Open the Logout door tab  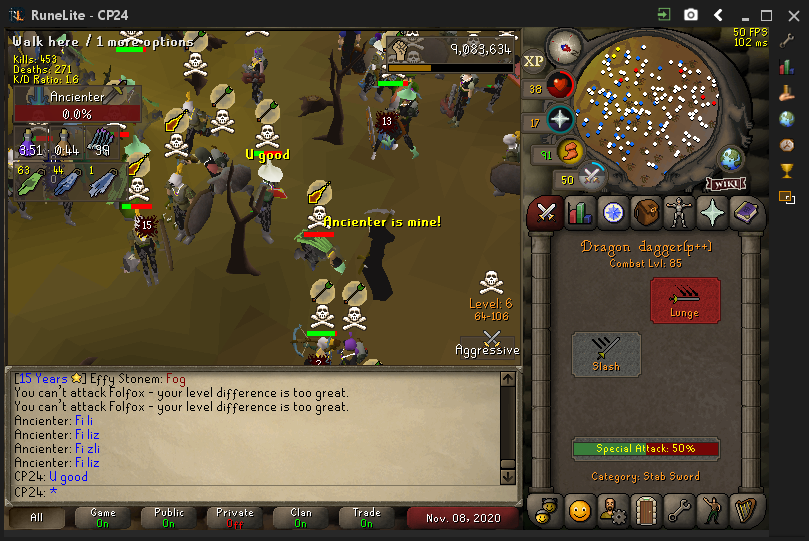pos(645,511)
